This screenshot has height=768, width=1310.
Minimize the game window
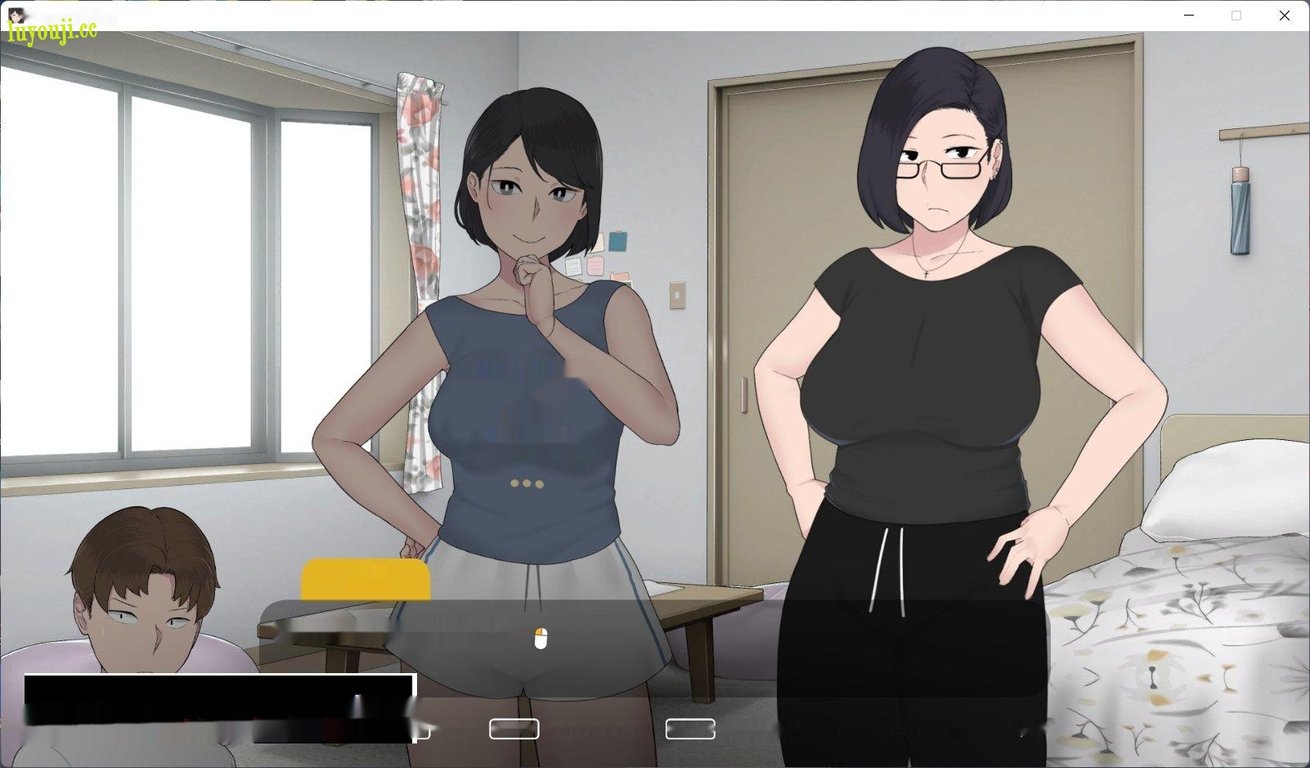point(1189,15)
